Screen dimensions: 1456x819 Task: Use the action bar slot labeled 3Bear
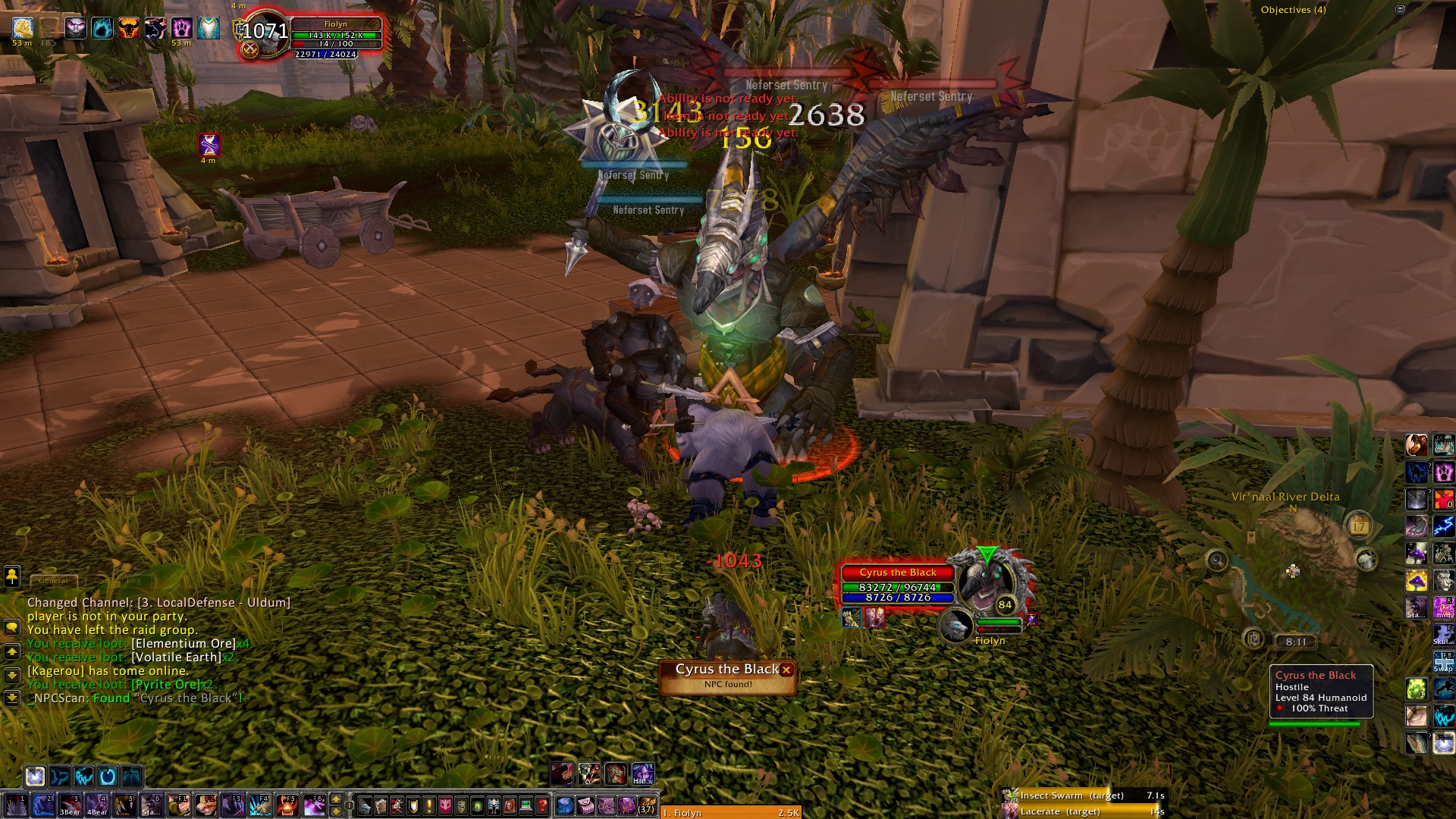[x=70, y=805]
